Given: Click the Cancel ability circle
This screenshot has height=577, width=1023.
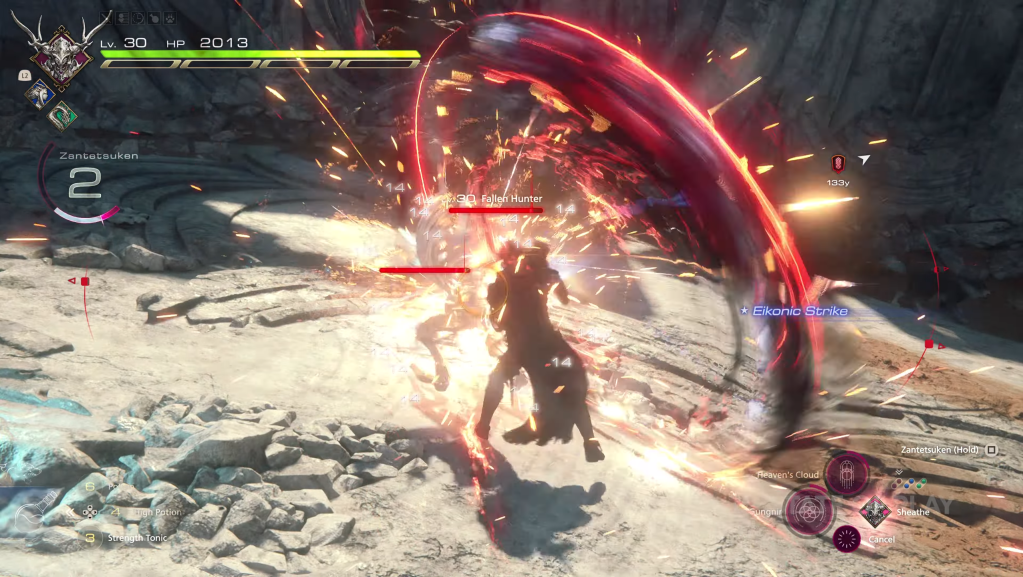Looking at the screenshot, I should click(x=846, y=540).
